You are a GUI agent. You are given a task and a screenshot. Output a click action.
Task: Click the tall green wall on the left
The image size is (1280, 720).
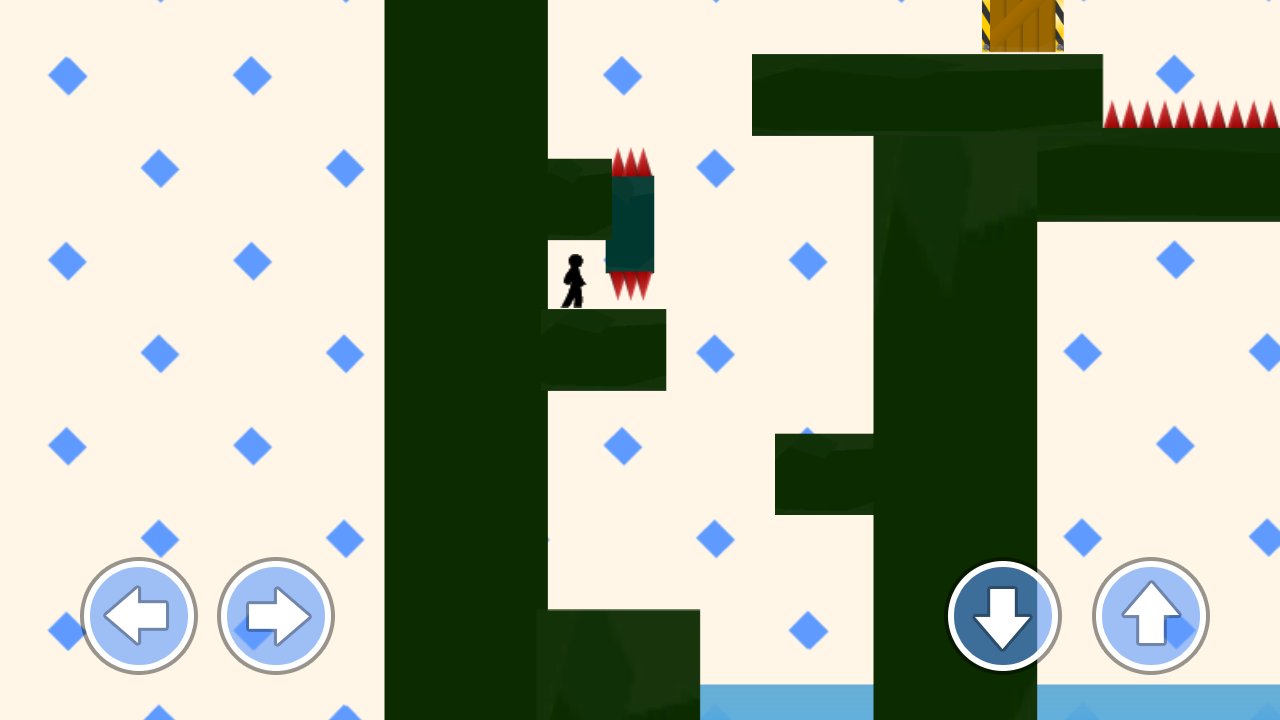[460, 300]
